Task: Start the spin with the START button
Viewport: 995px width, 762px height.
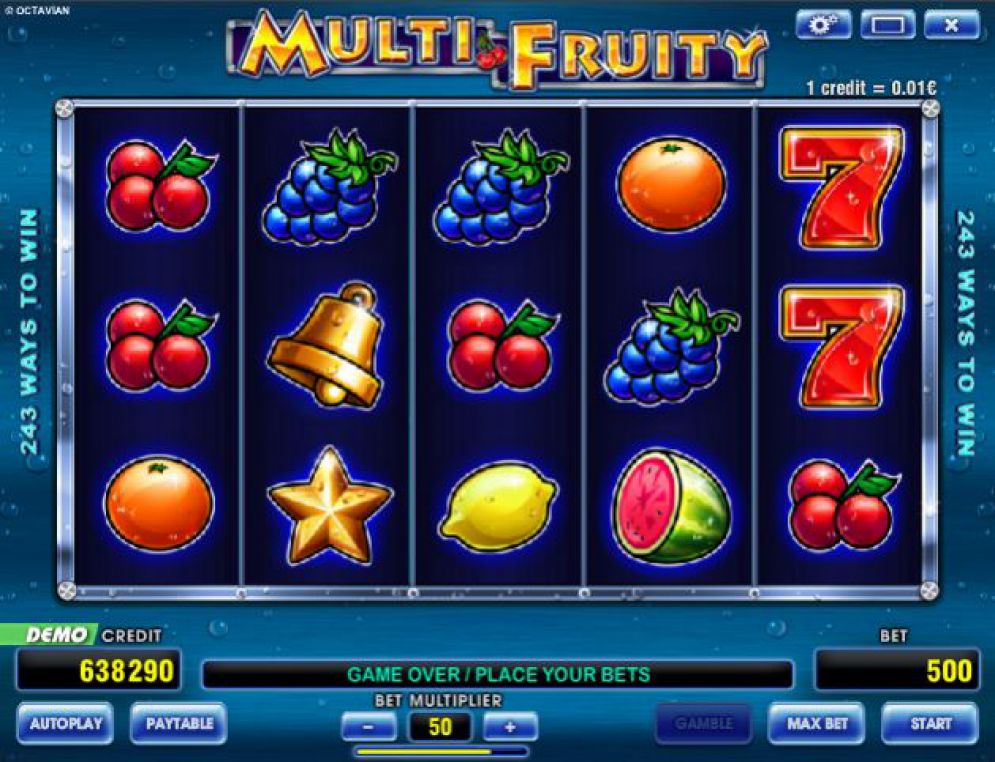Action: (929, 723)
